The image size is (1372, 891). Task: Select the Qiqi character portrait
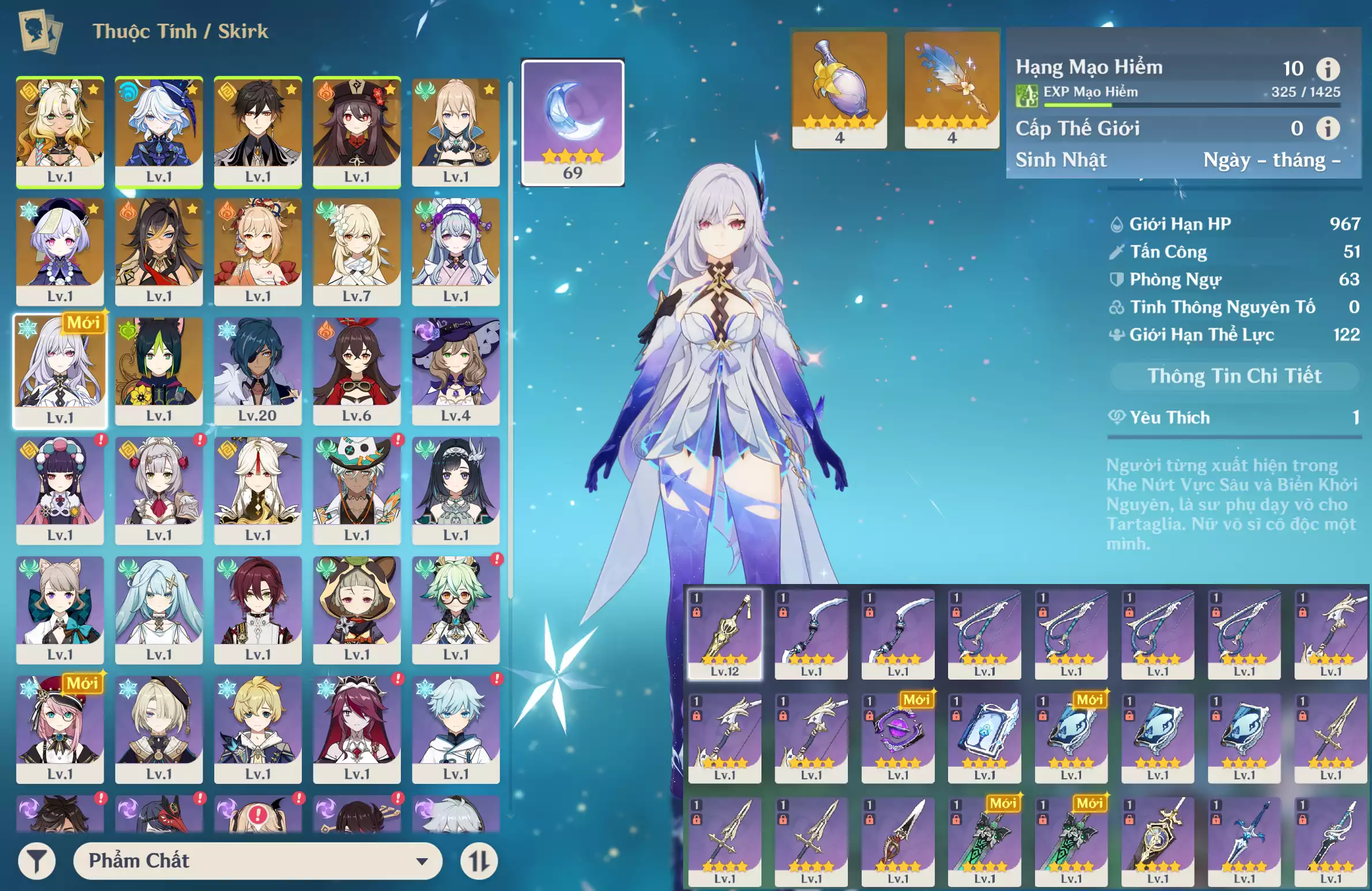coord(60,251)
